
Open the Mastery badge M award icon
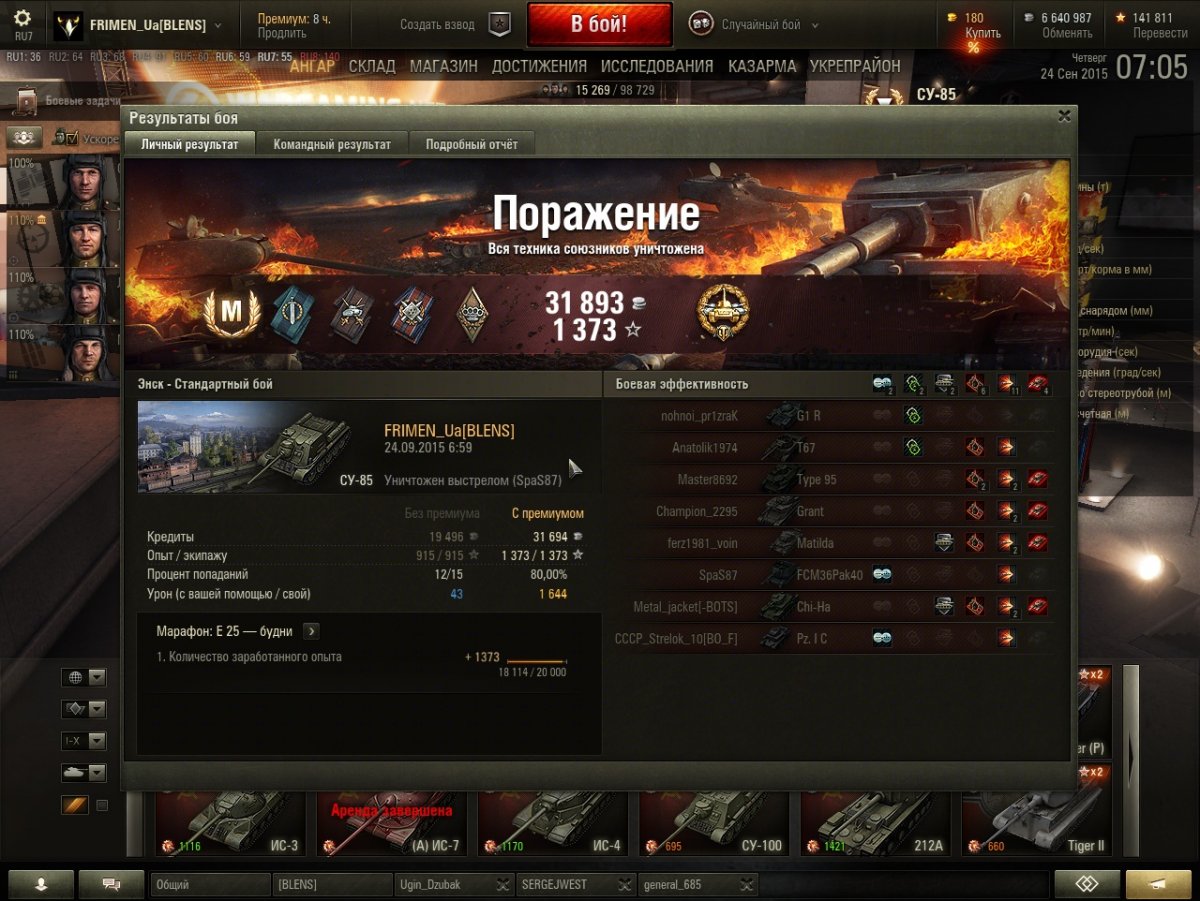[x=231, y=313]
